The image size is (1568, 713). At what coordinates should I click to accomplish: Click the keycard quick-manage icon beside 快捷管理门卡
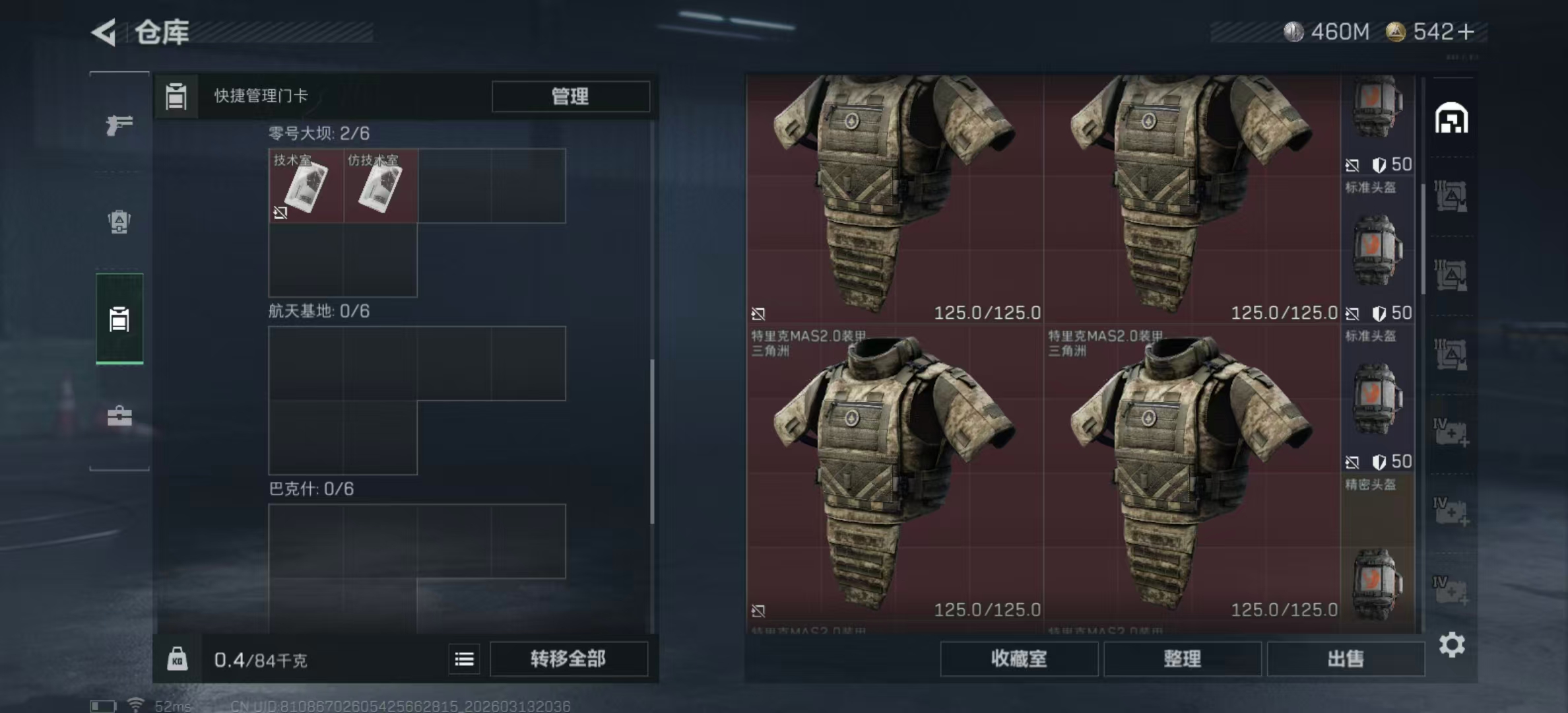click(x=176, y=96)
